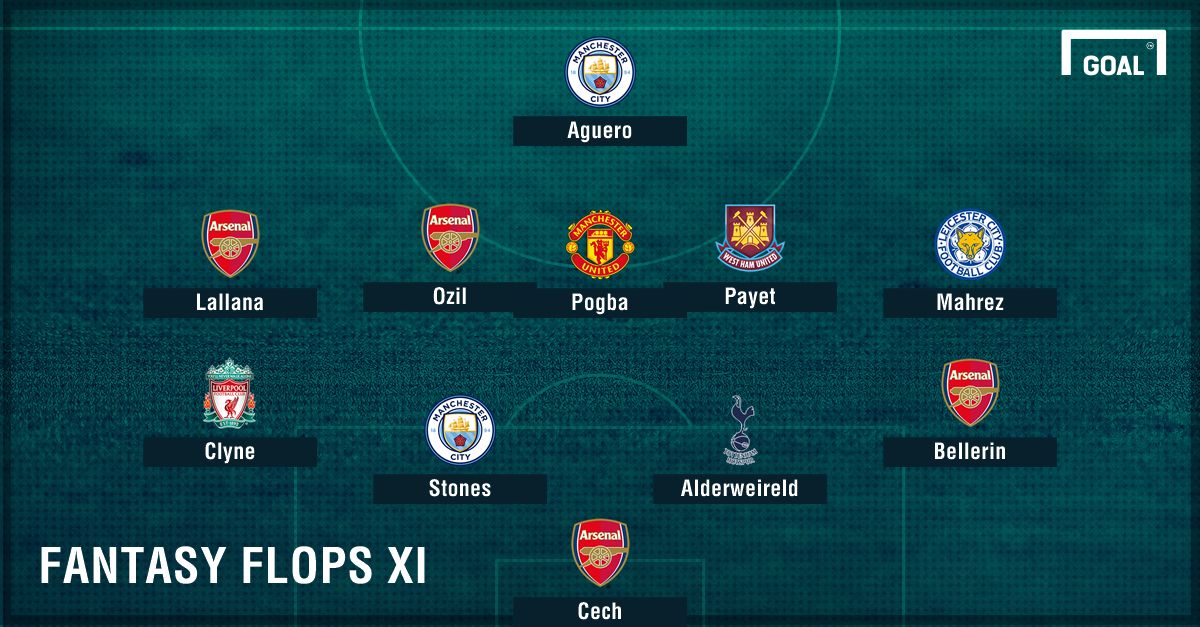Select the Tottenham Hotspur cockerel crest
Screen dimensions: 1200x627
click(740, 430)
